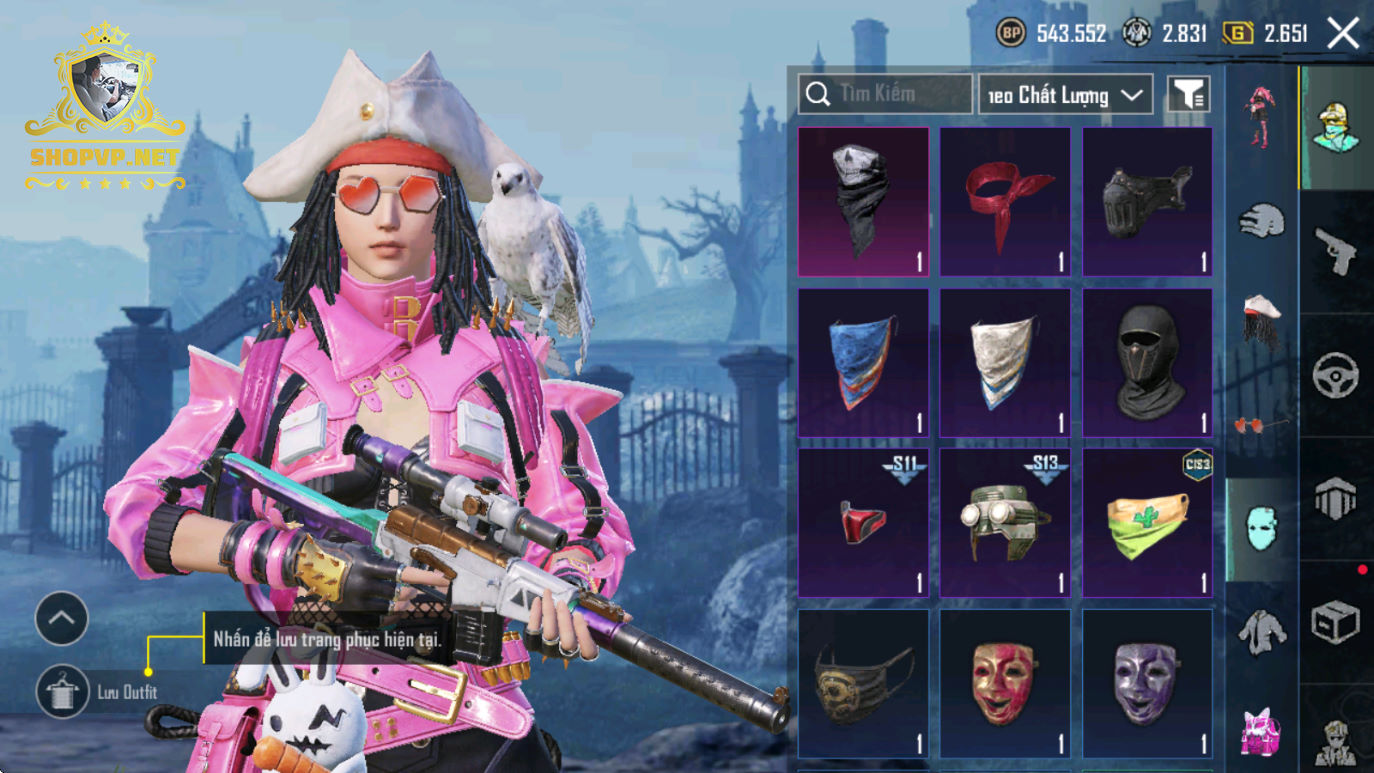The width and height of the screenshot is (1374, 773).
Task: Collapse the panel with the up-arrow button
Action: (x=62, y=619)
